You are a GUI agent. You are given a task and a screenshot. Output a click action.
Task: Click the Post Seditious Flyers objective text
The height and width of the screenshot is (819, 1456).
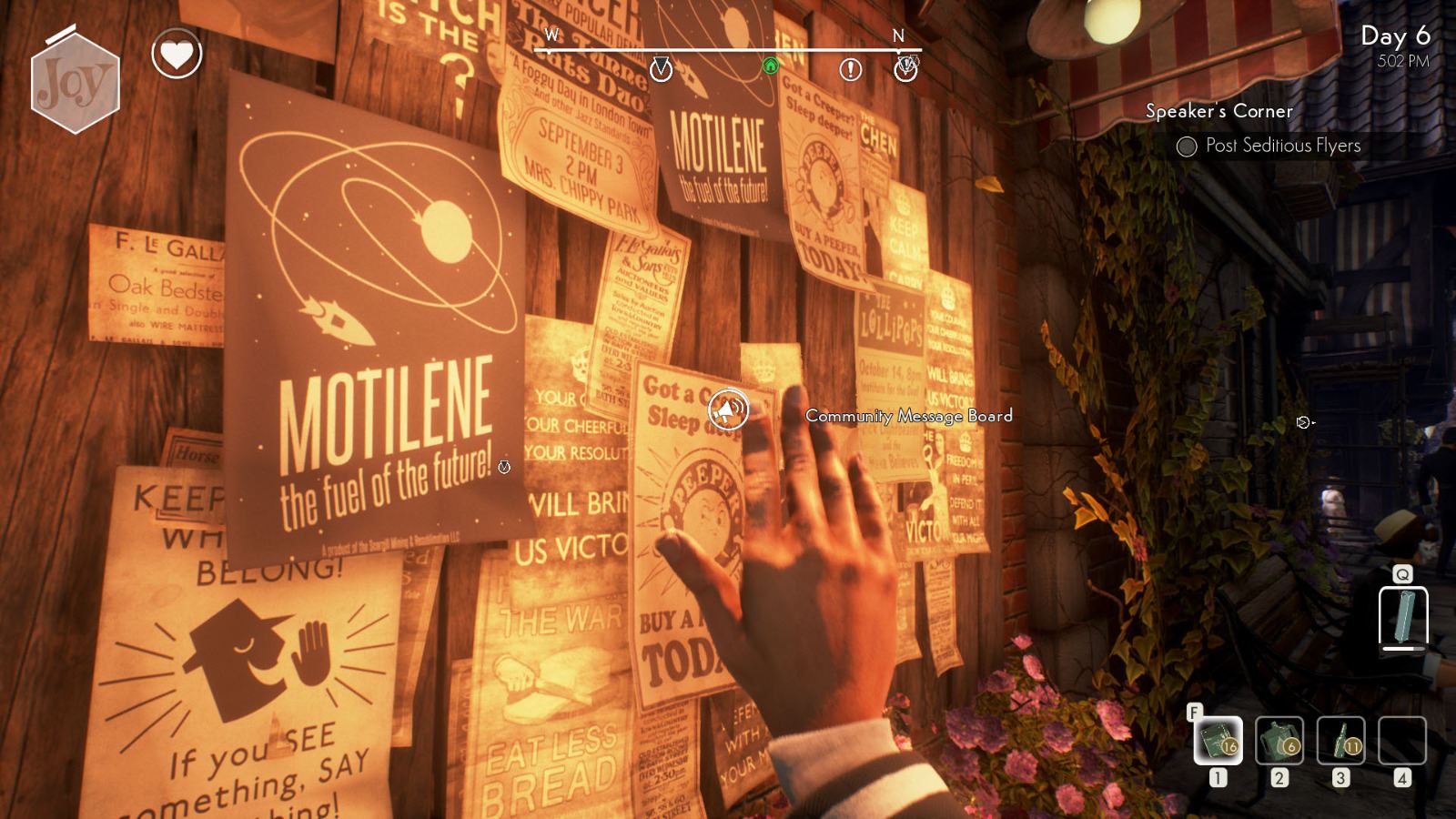pyautogui.click(x=1282, y=145)
